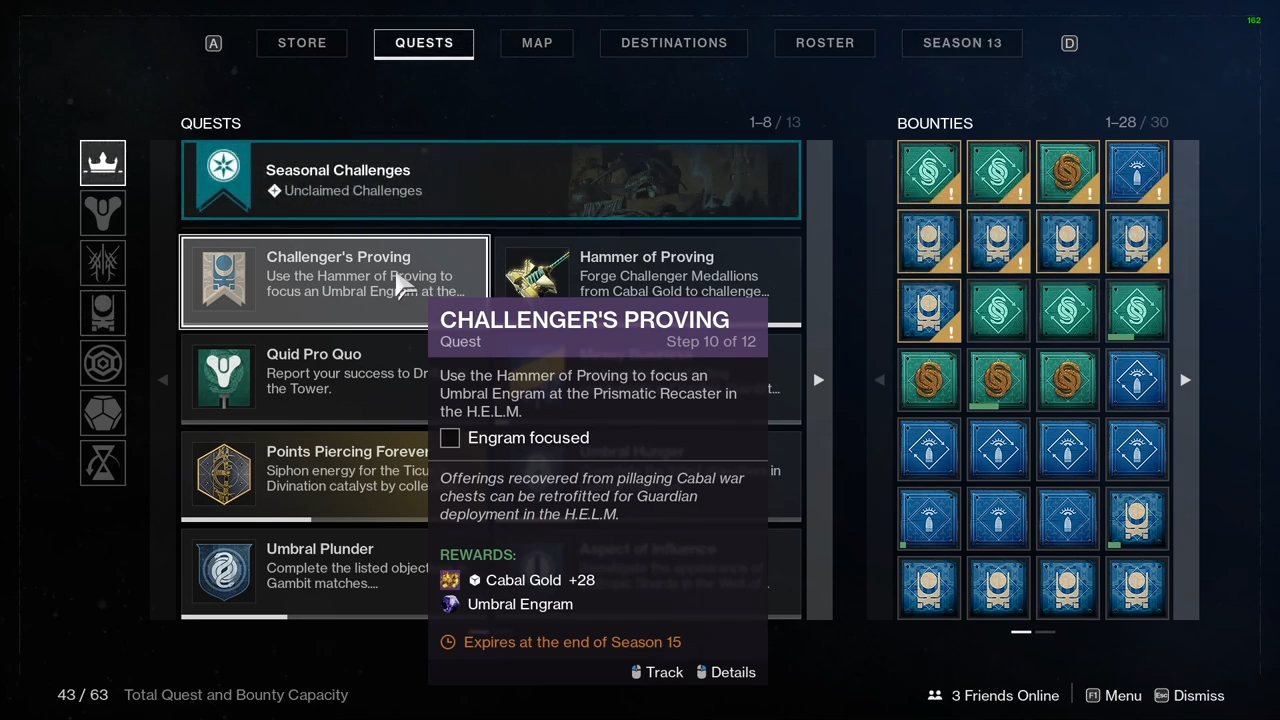Choose the hourglass quest category icon

(x=103, y=463)
